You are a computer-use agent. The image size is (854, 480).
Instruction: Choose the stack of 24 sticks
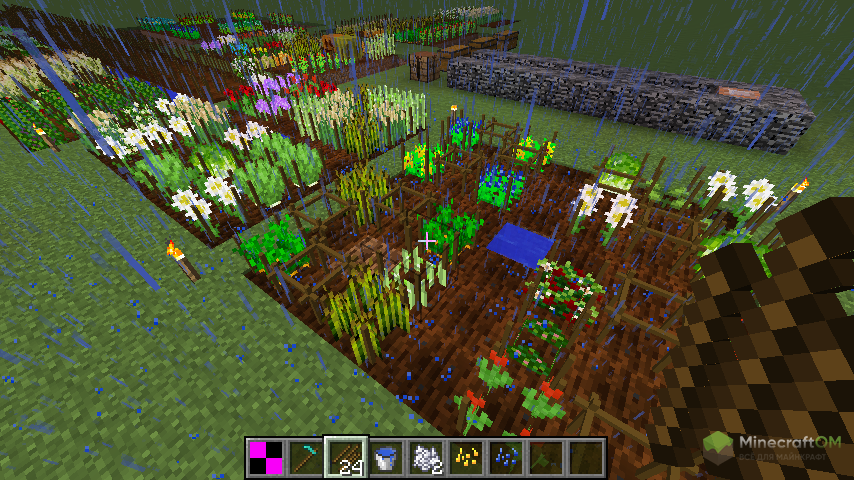click(x=346, y=457)
